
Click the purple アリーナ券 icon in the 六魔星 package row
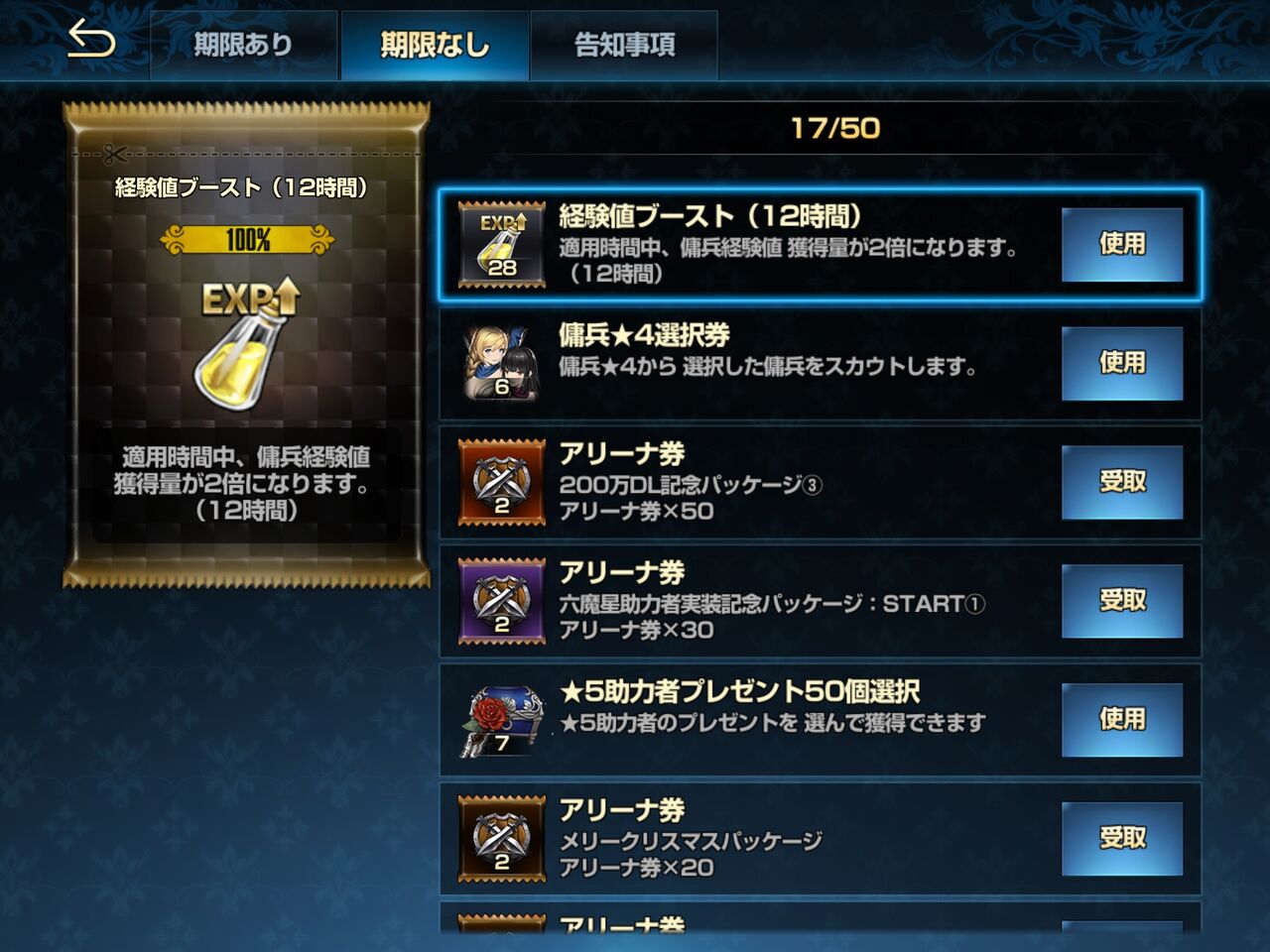pyautogui.click(x=498, y=600)
